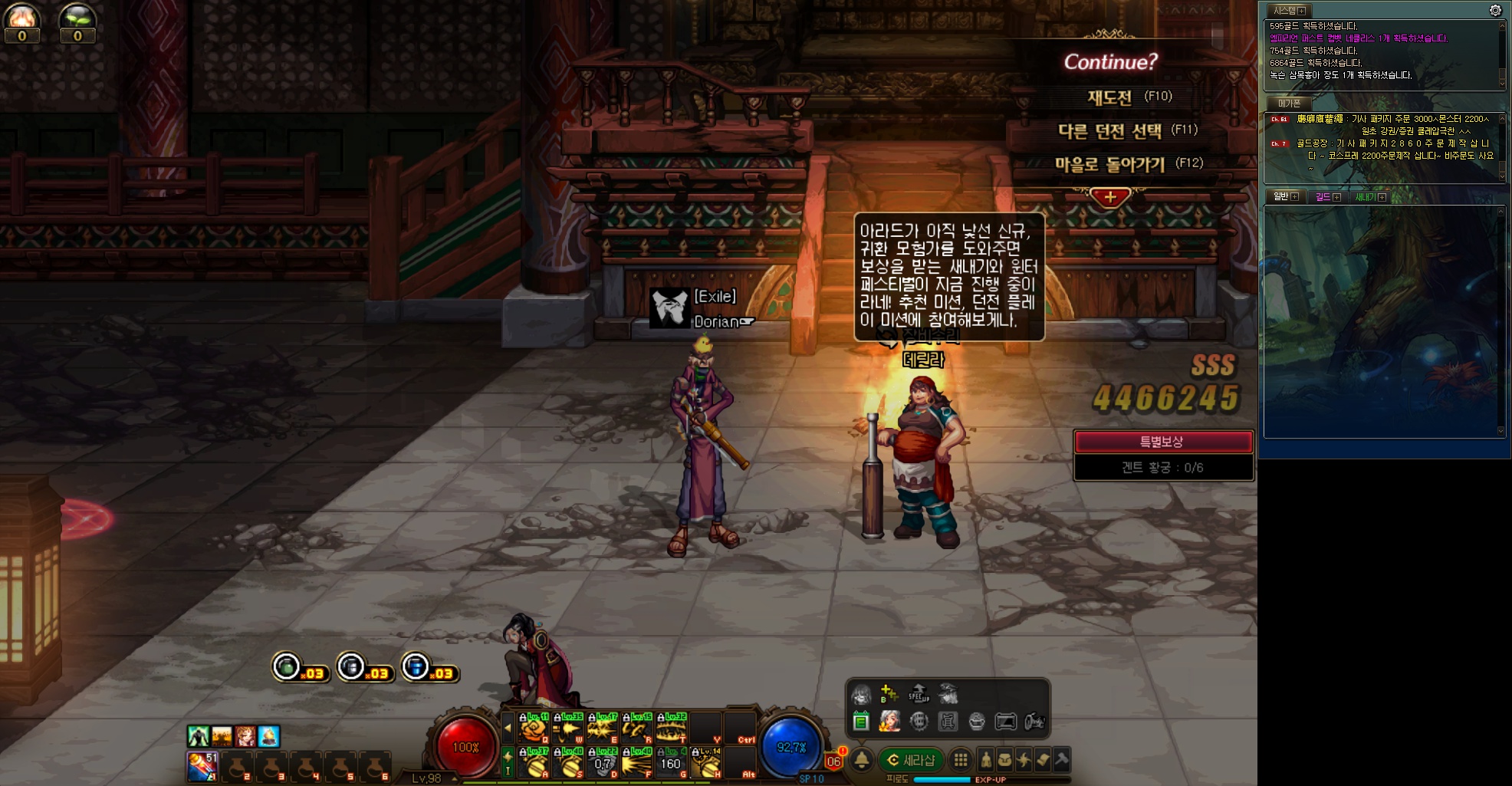Use the rose skill on Q slot
This screenshot has width=1512, height=786.
pyautogui.click(x=534, y=727)
